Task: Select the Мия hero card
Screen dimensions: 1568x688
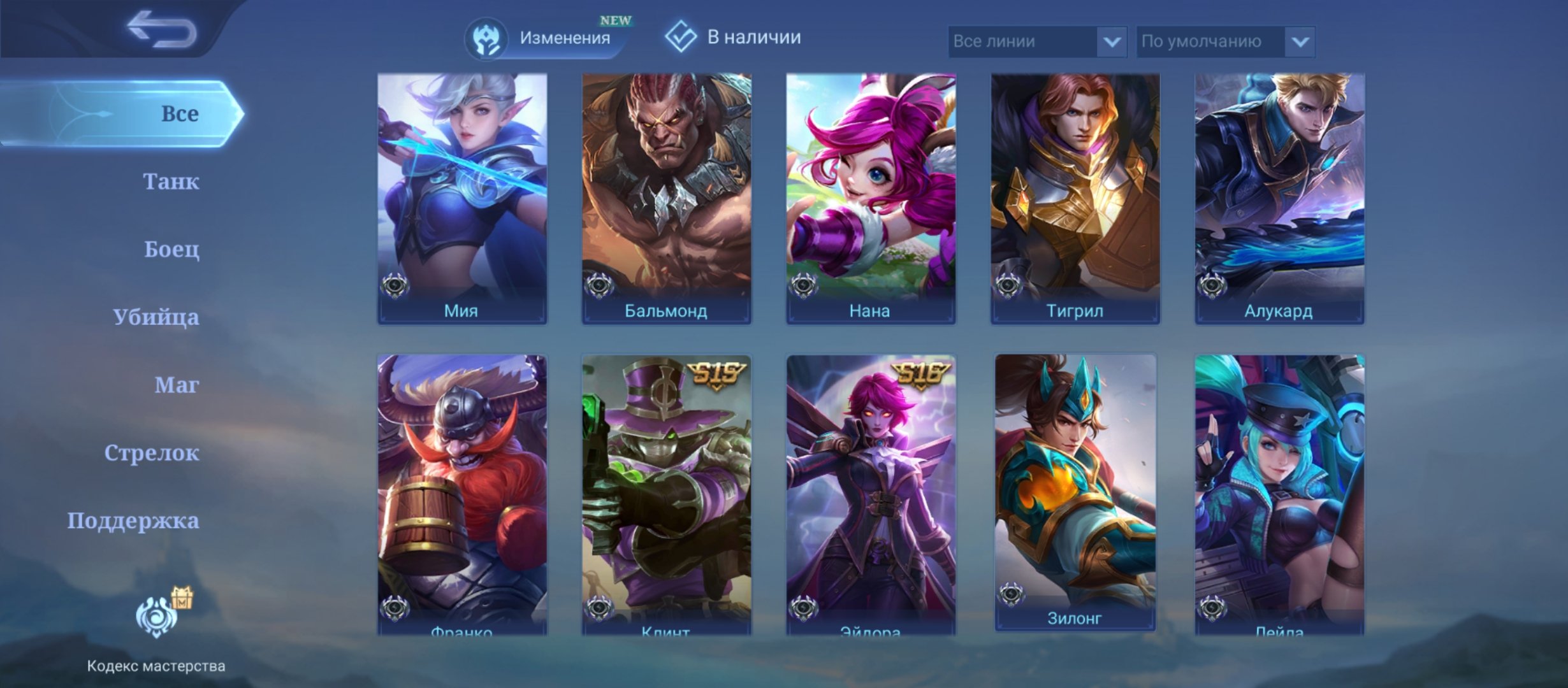Action: click(462, 197)
